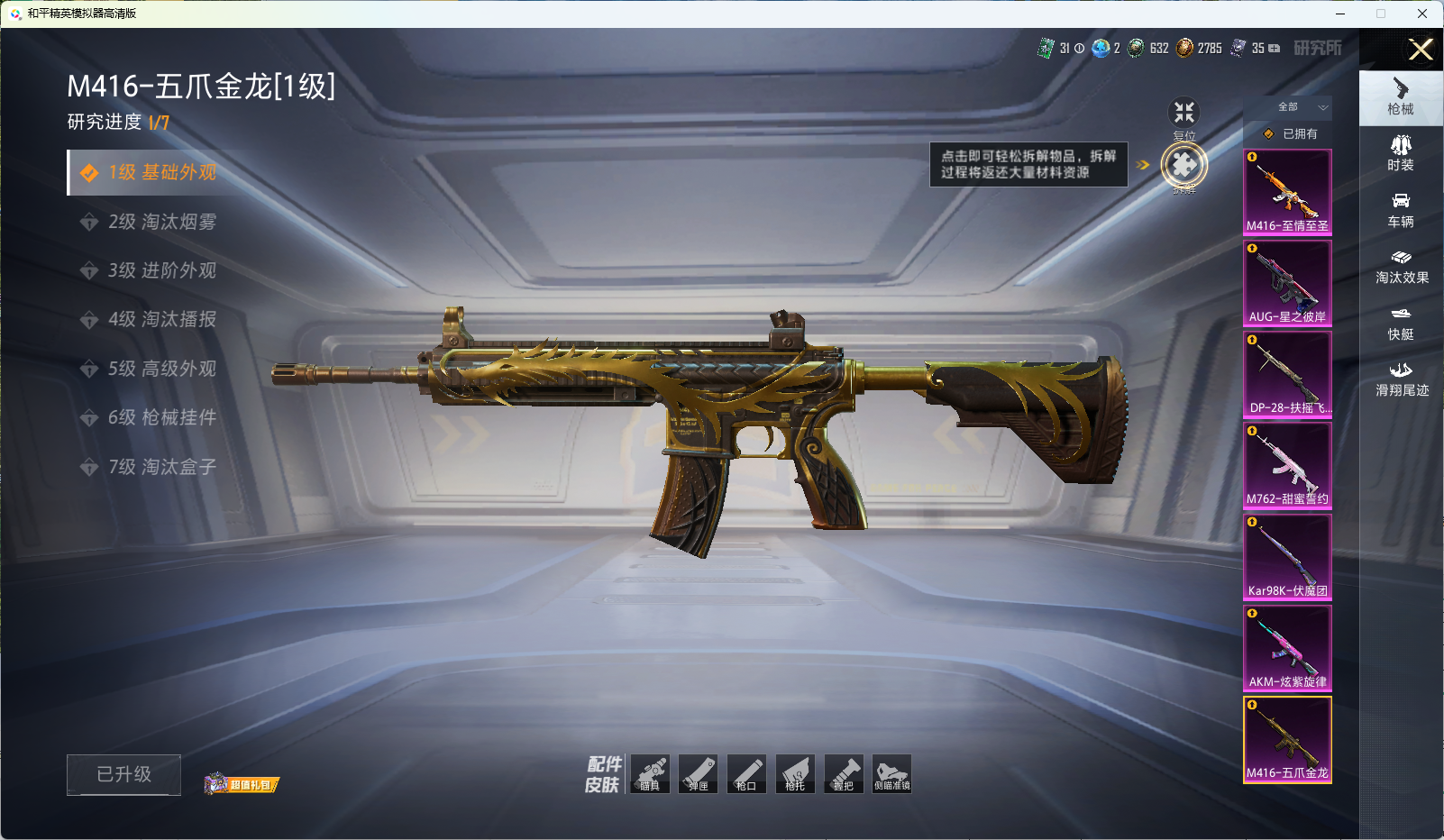Switch to the 时装 outfit tab

(x=1401, y=152)
